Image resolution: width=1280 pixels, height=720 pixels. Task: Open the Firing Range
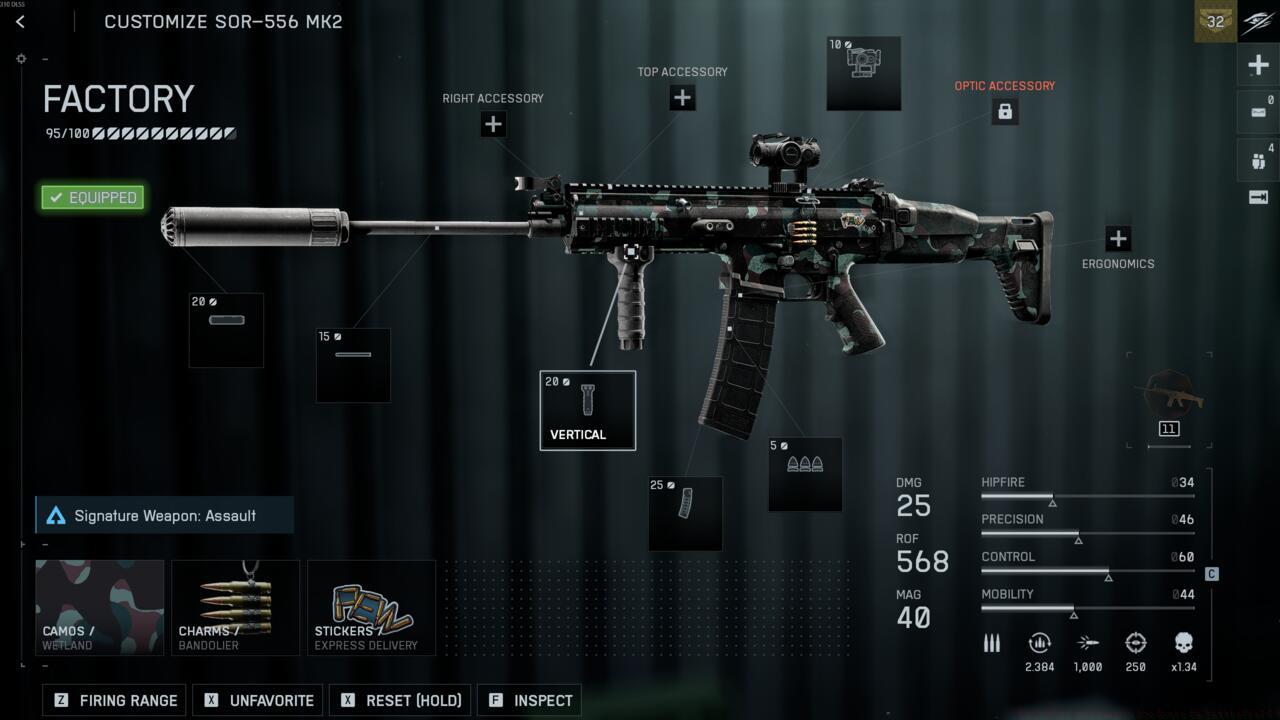pos(113,700)
